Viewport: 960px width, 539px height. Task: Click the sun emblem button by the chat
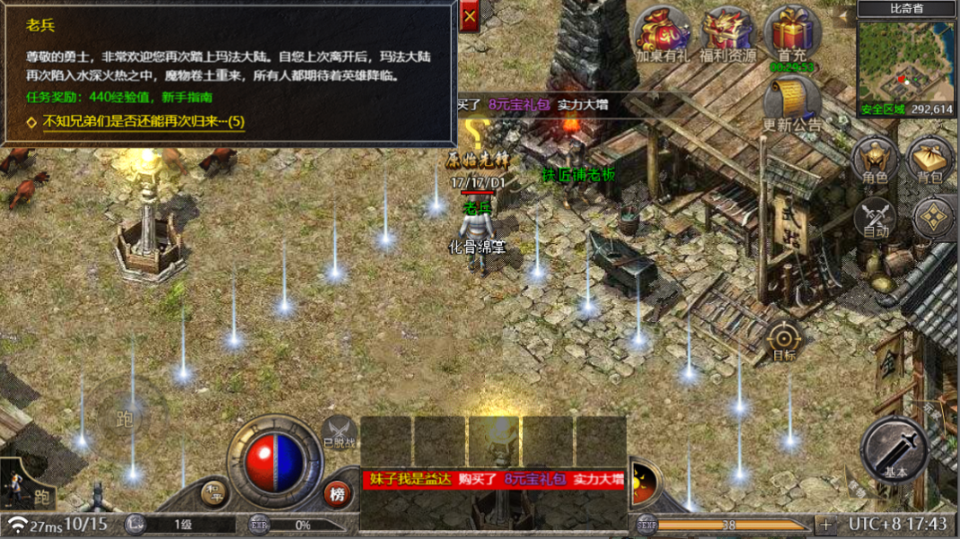click(642, 484)
